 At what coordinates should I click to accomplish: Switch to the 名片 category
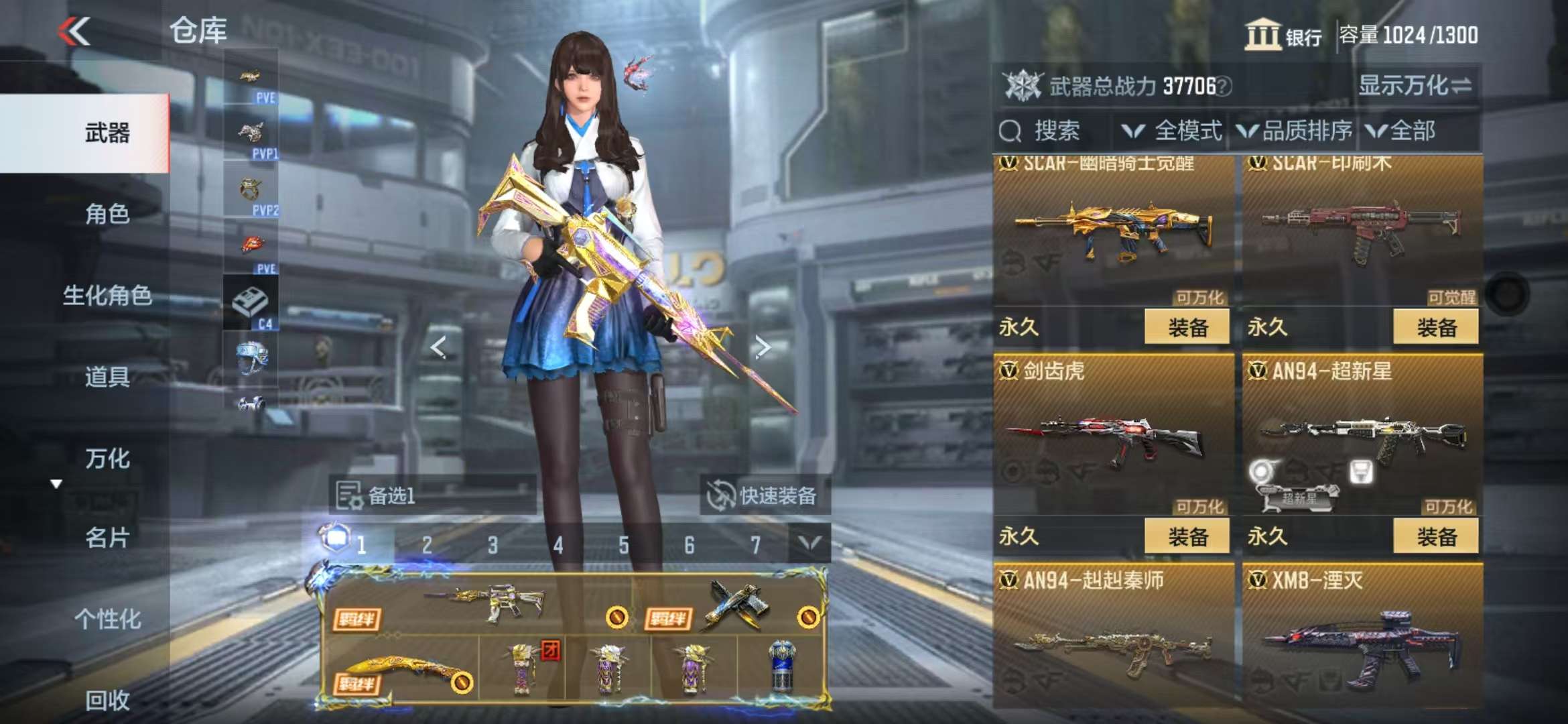(107, 538)
